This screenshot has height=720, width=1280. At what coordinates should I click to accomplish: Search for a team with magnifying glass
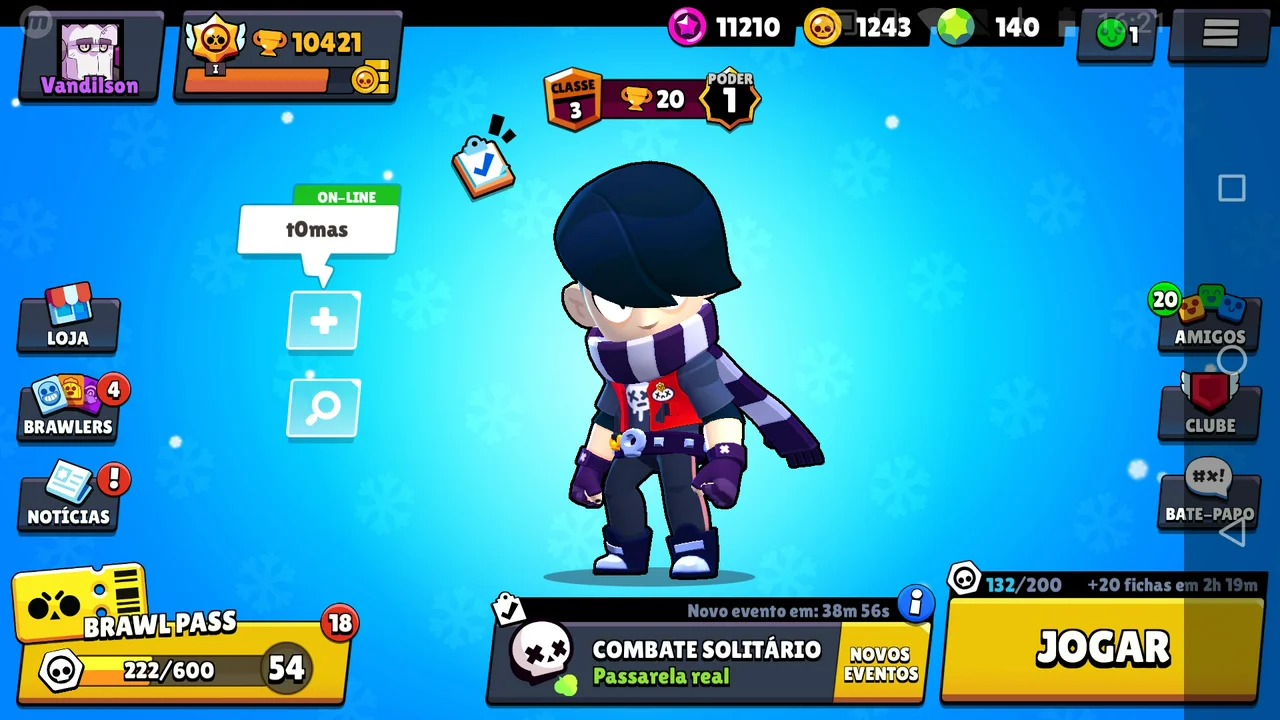tap(323, 408)
